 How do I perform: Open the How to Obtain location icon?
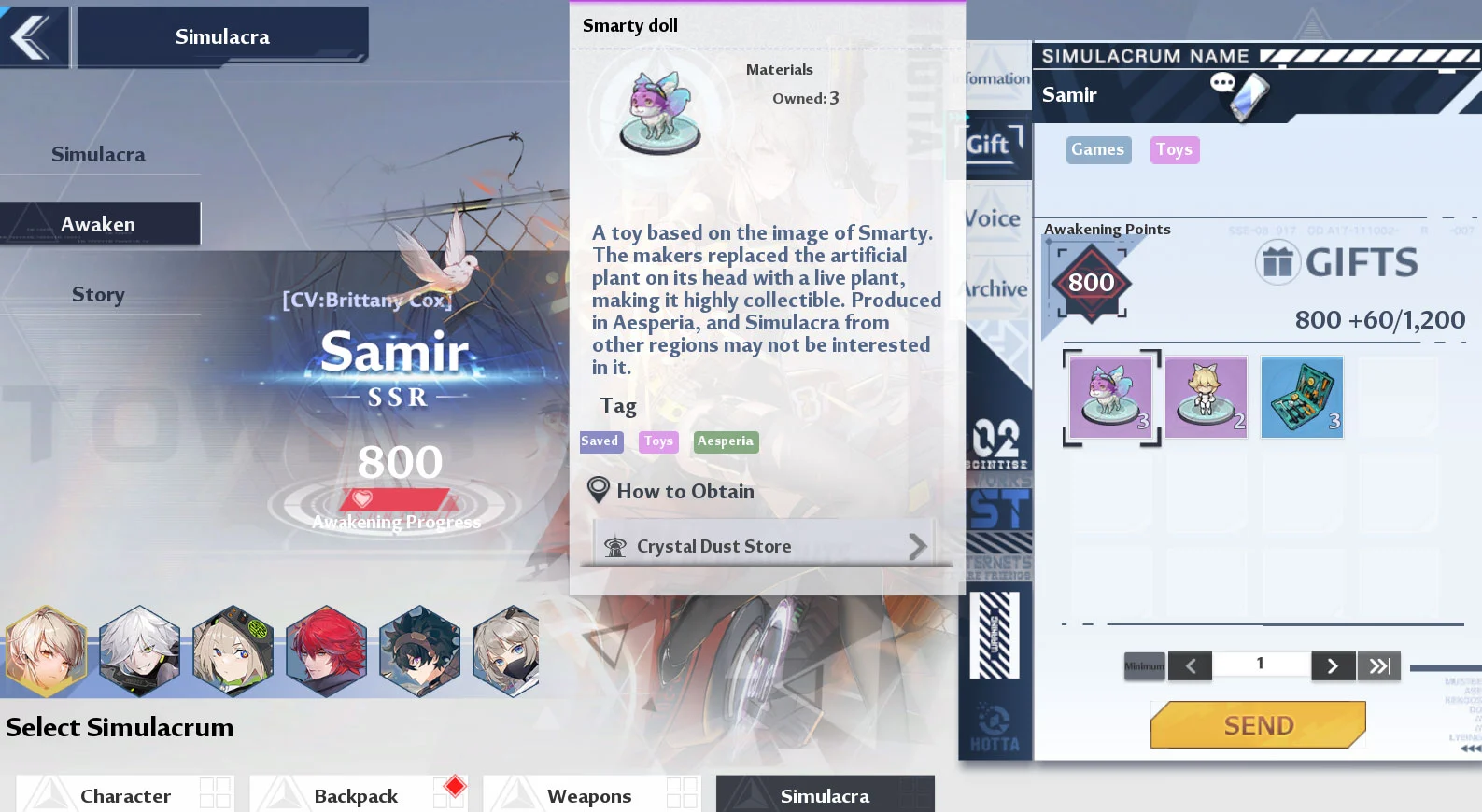599,489
